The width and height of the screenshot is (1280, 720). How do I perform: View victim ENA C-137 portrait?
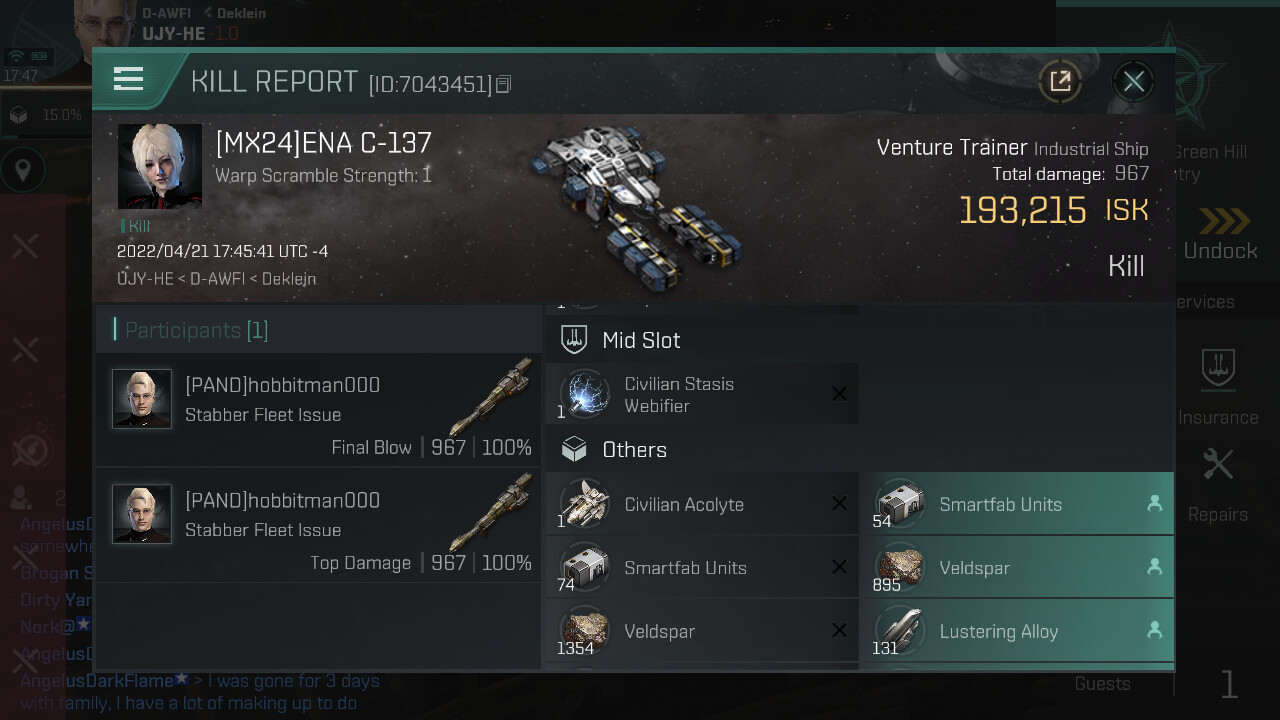160,166
